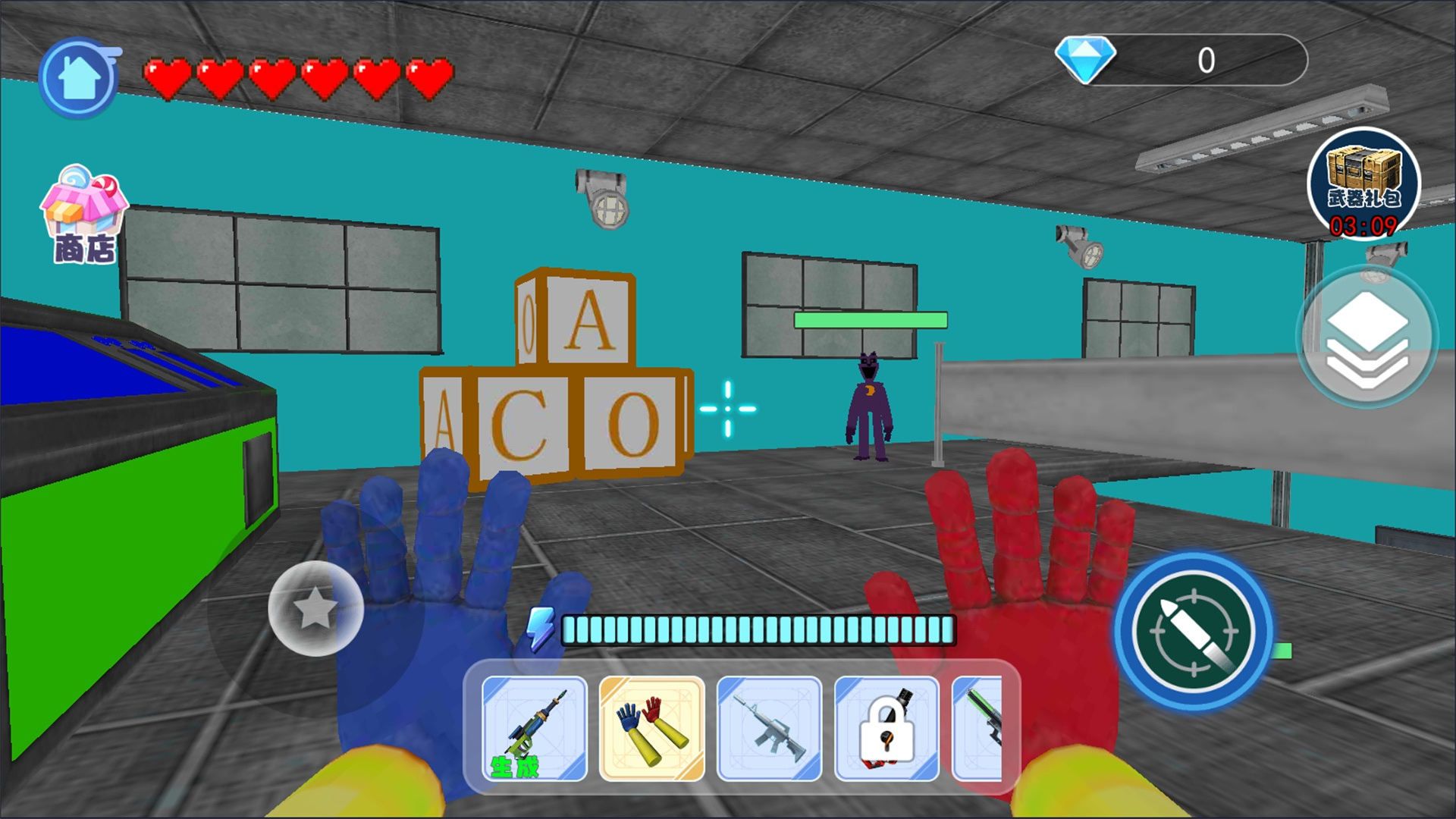Return home via the blue house button

(x=79, y=78)
